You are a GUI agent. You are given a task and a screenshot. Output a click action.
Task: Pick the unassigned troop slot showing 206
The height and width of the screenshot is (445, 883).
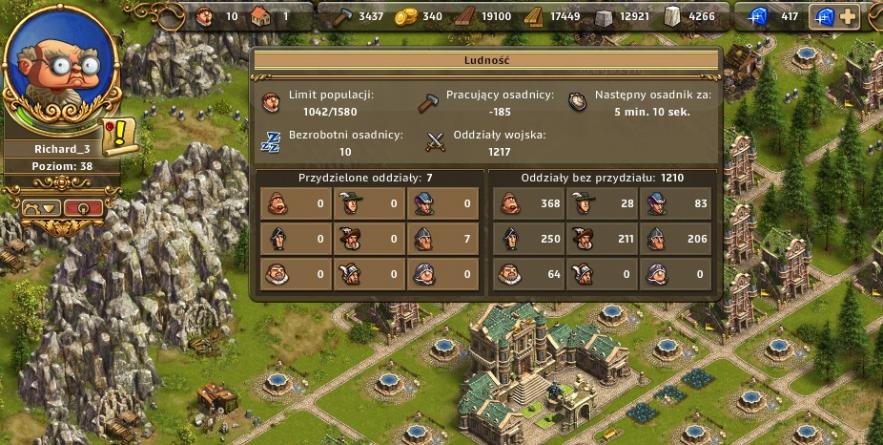point(674,239)
